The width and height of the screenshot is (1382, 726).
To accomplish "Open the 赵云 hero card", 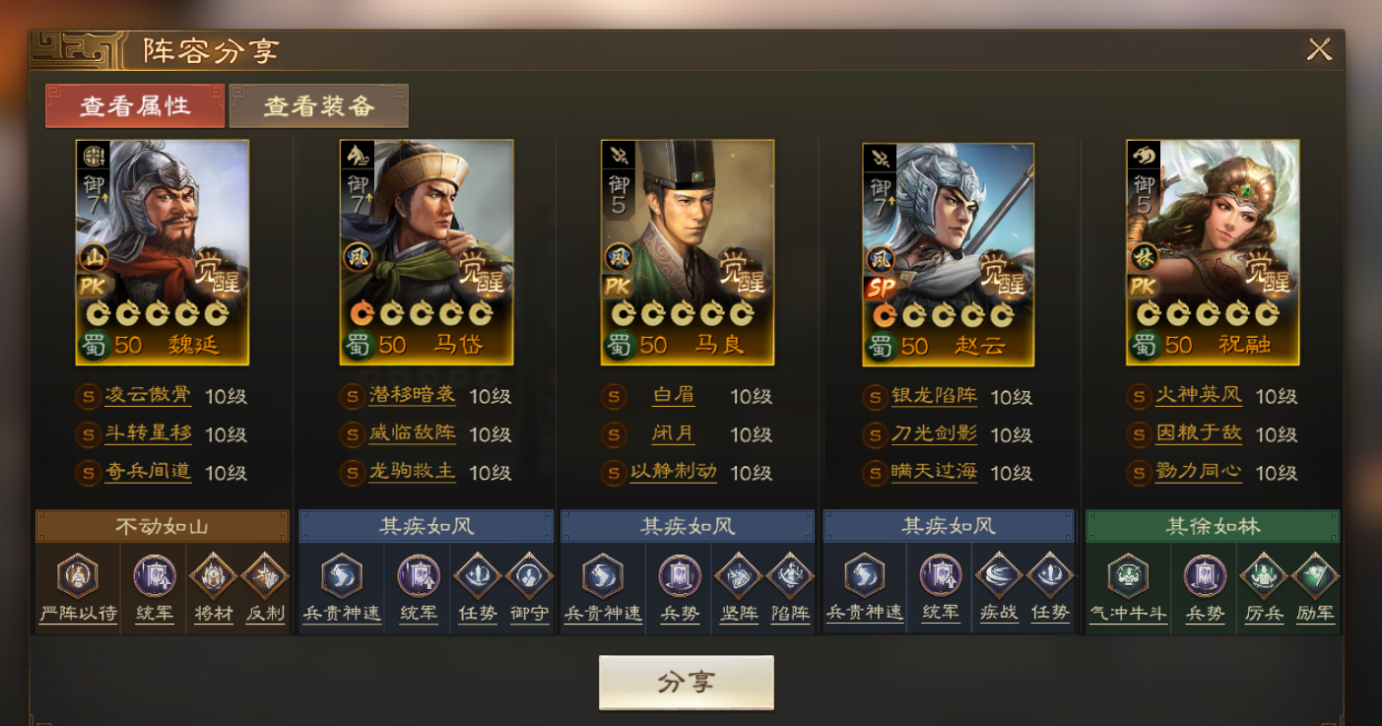I will tap(948, 252).
